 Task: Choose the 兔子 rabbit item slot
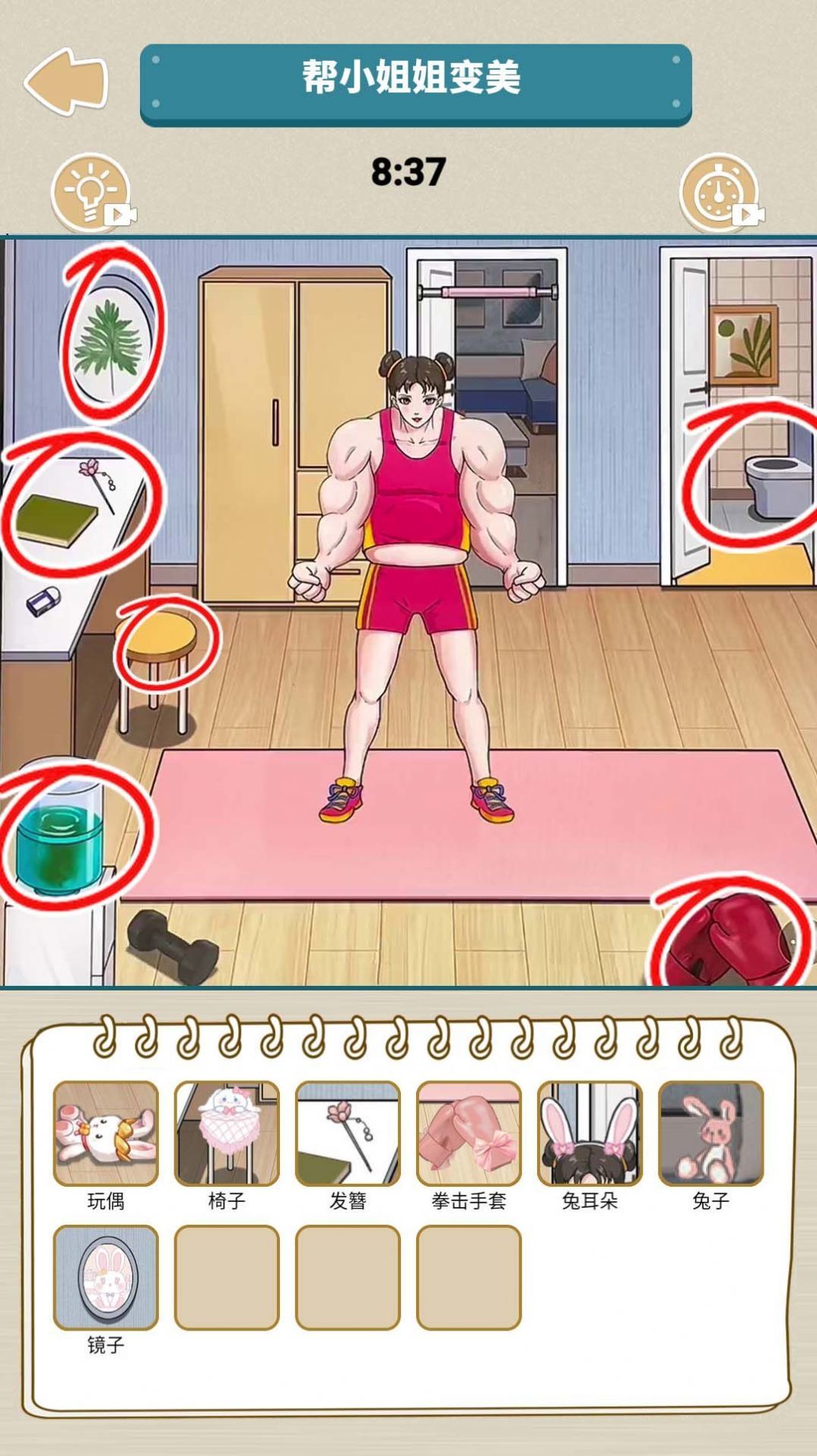point(711,1133)
